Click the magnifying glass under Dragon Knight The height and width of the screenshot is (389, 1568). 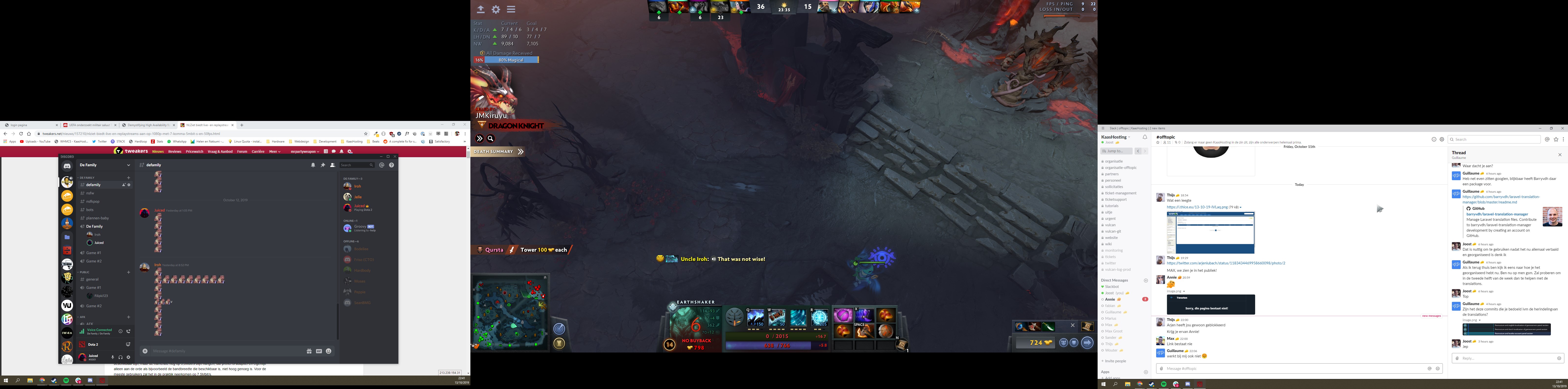coord(490,139)
